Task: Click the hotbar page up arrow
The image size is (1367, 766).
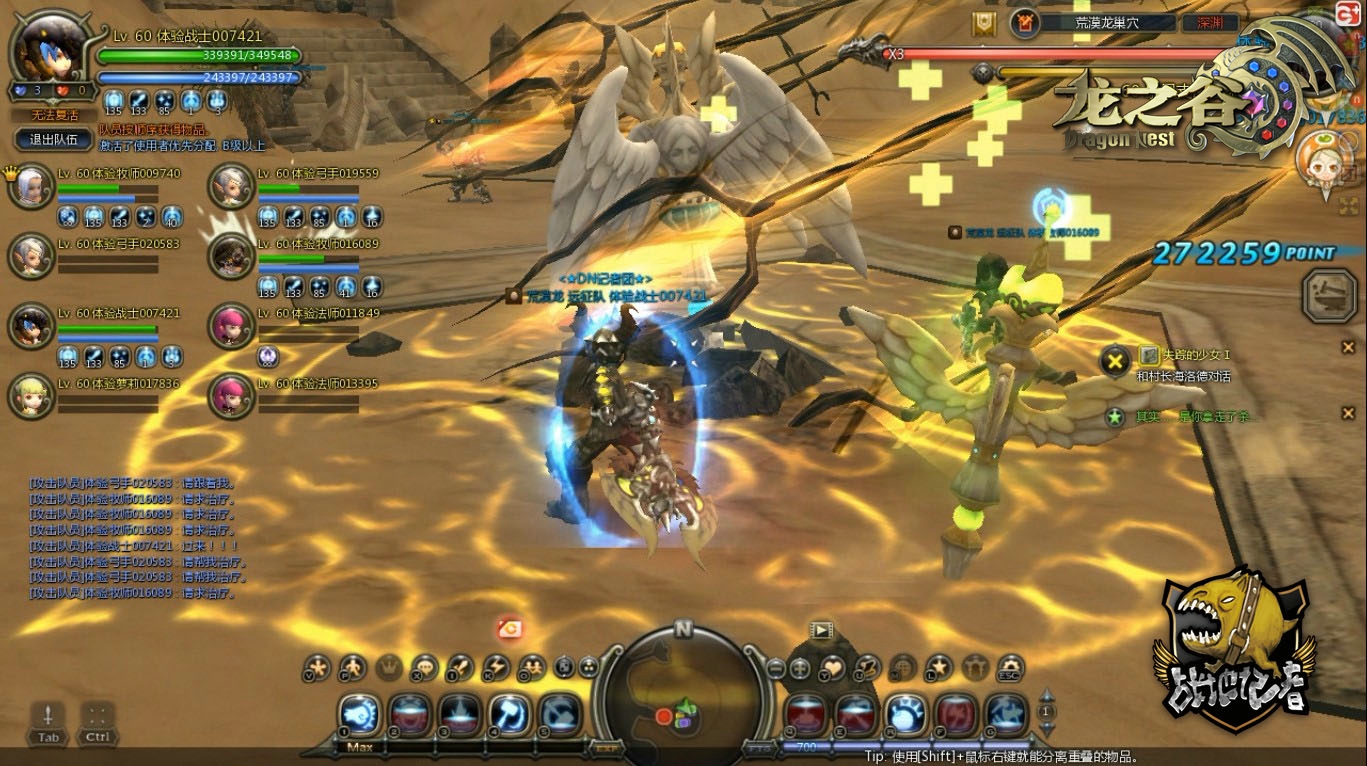Action: tap(1047, 695)
